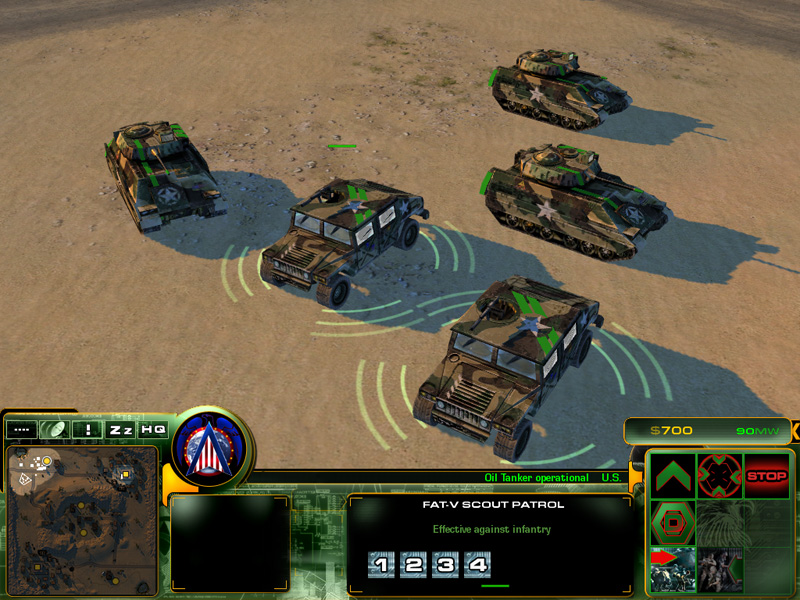Screen dimensions: 800x600
Task: Choose the green hexagon guard command
Action: pos(673,522)
